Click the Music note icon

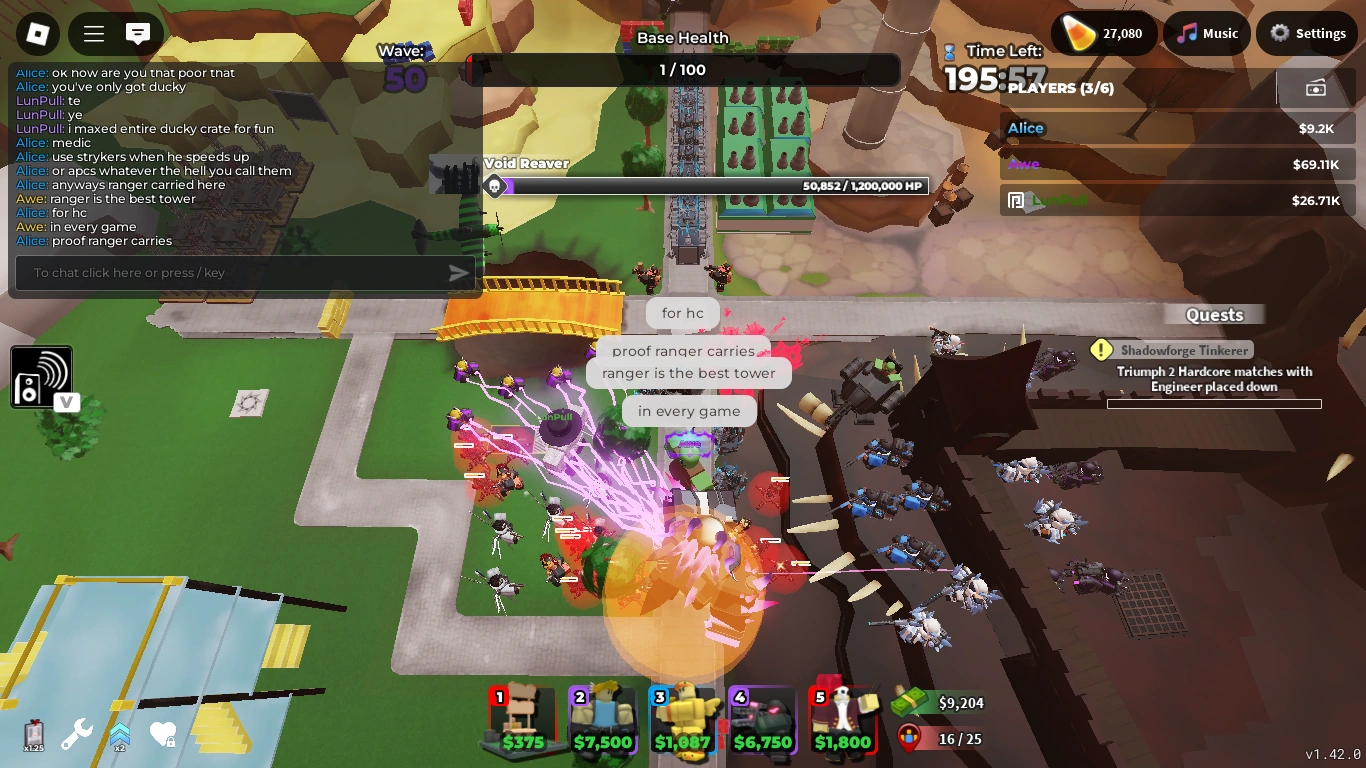1186,33
